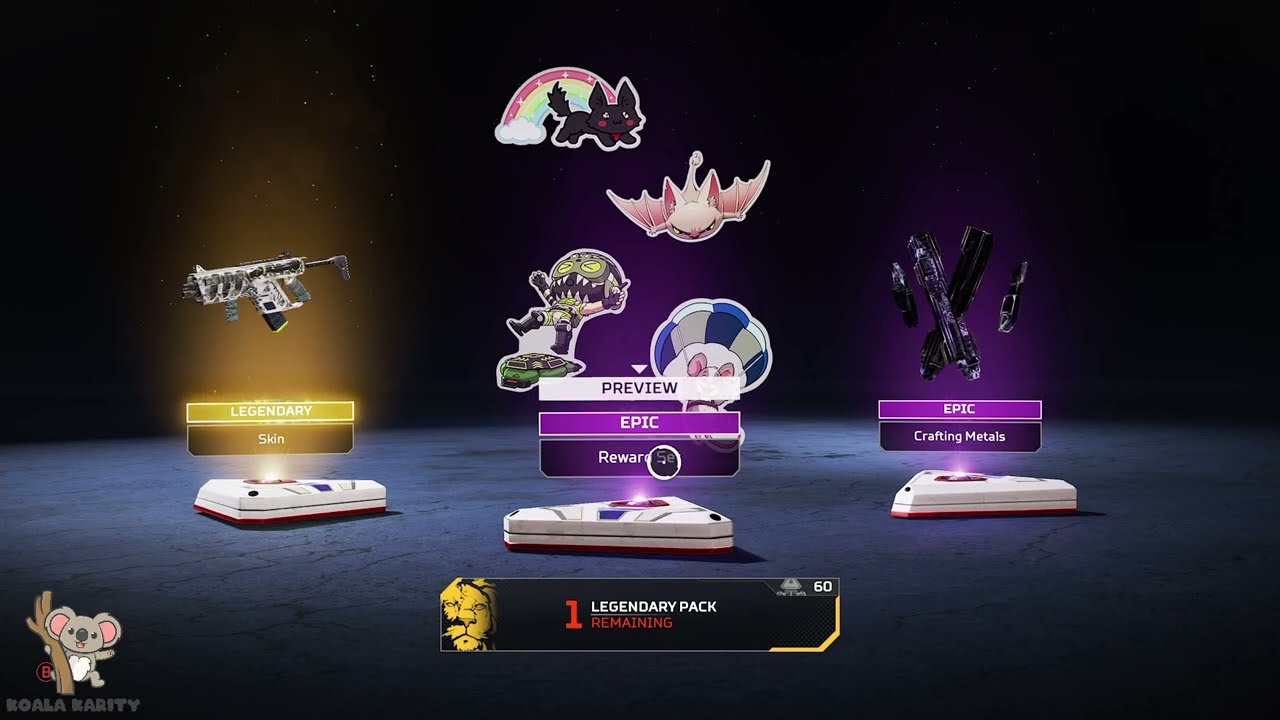Select the rainbow bat sticker

[568, 108]
